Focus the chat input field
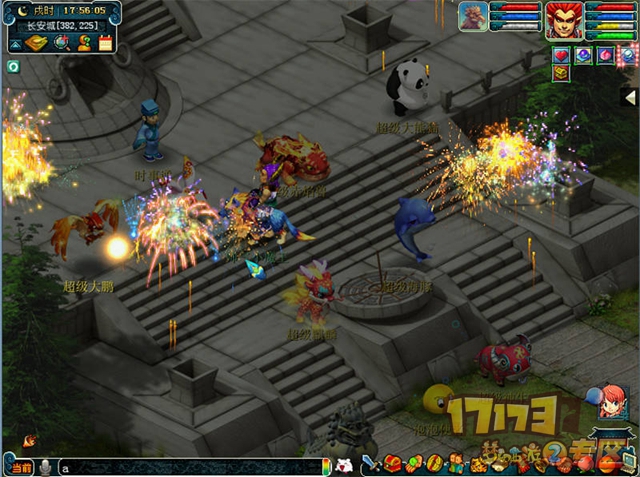Screen dimensions: 640x477 [190, 467]
